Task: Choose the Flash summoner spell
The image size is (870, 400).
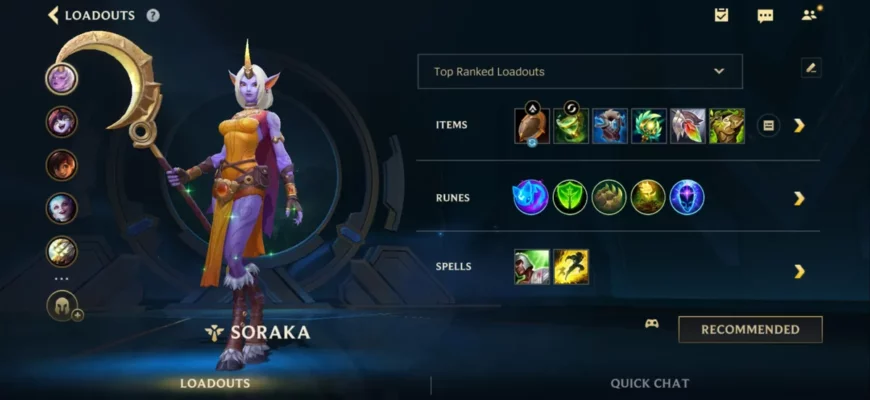Action: pyautogui.click(x=571, y=267)
